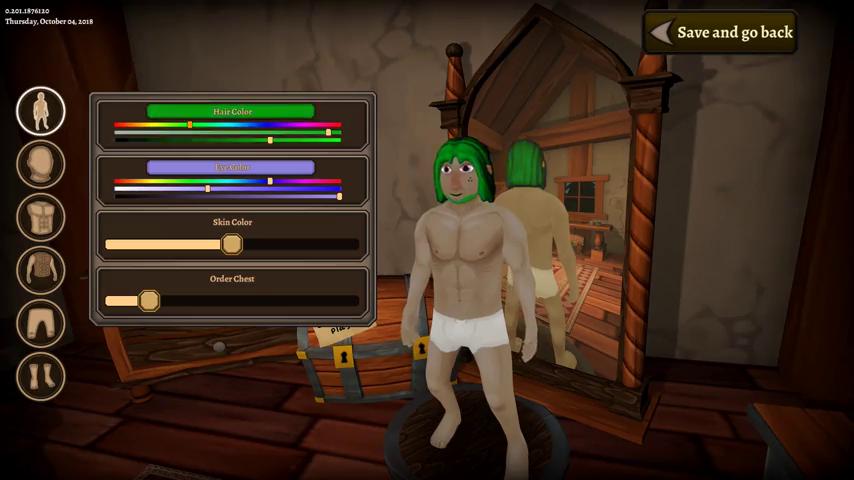Open the feet category icon

coord(41,377)
